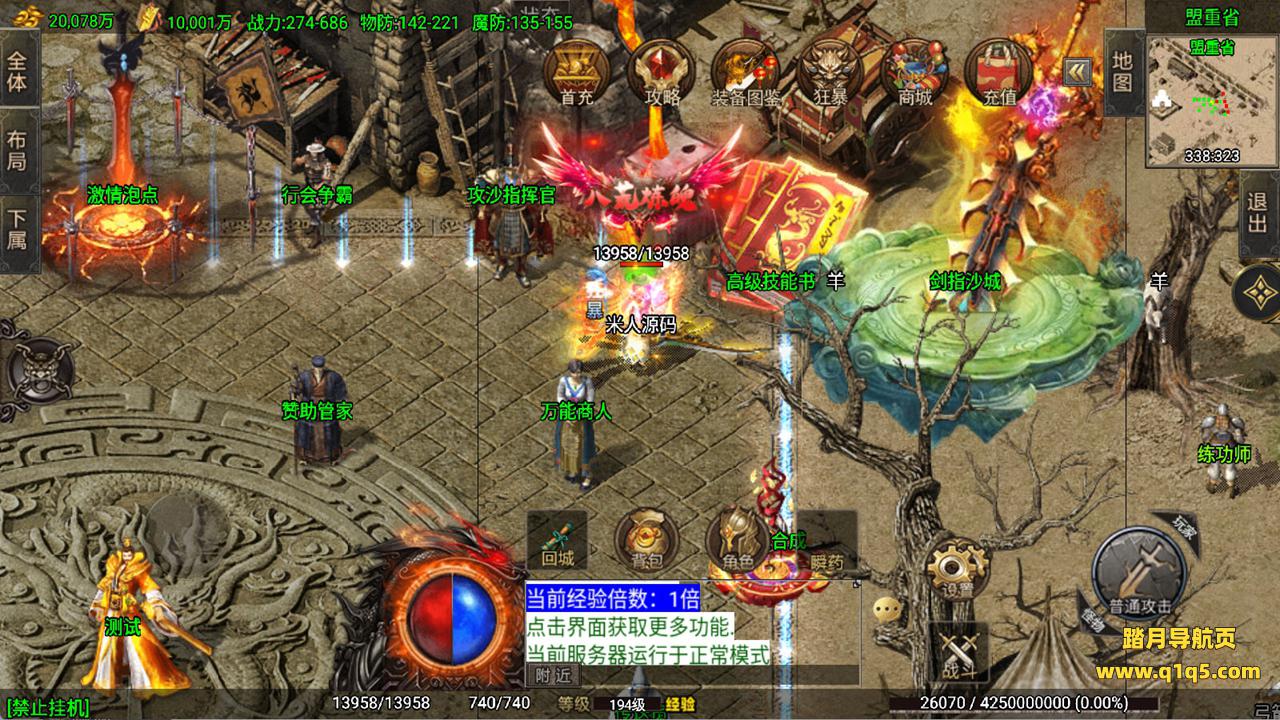Open the 充值 recharge bag icon
This screenshot has height=720, width=1280.
[x=999, y=70]
